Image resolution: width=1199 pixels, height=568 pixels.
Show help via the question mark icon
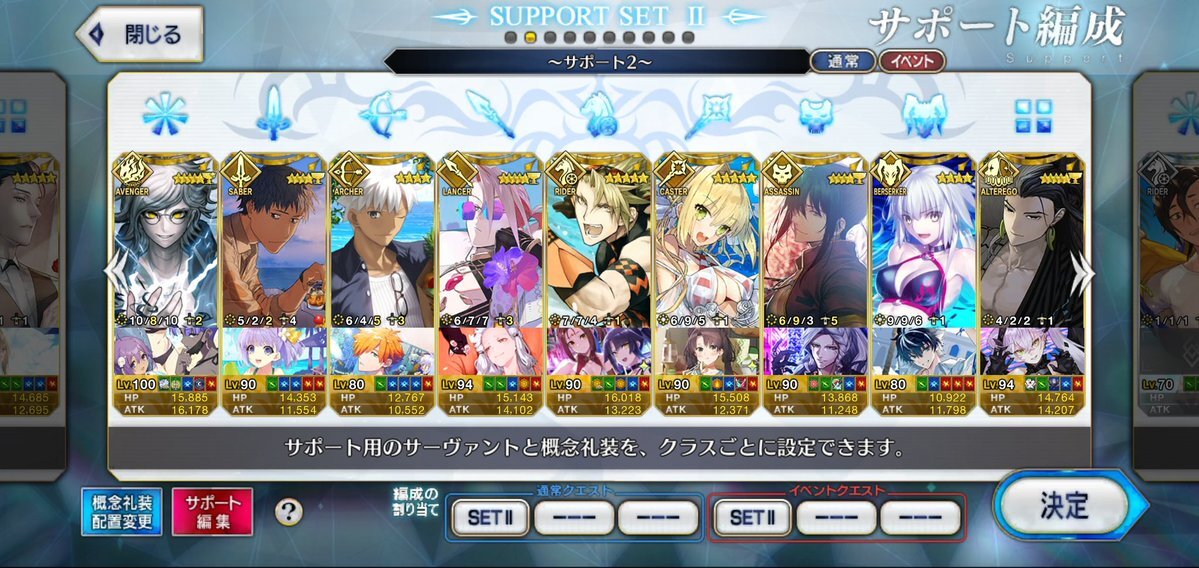pyautogui.click(x=289, y=512)
